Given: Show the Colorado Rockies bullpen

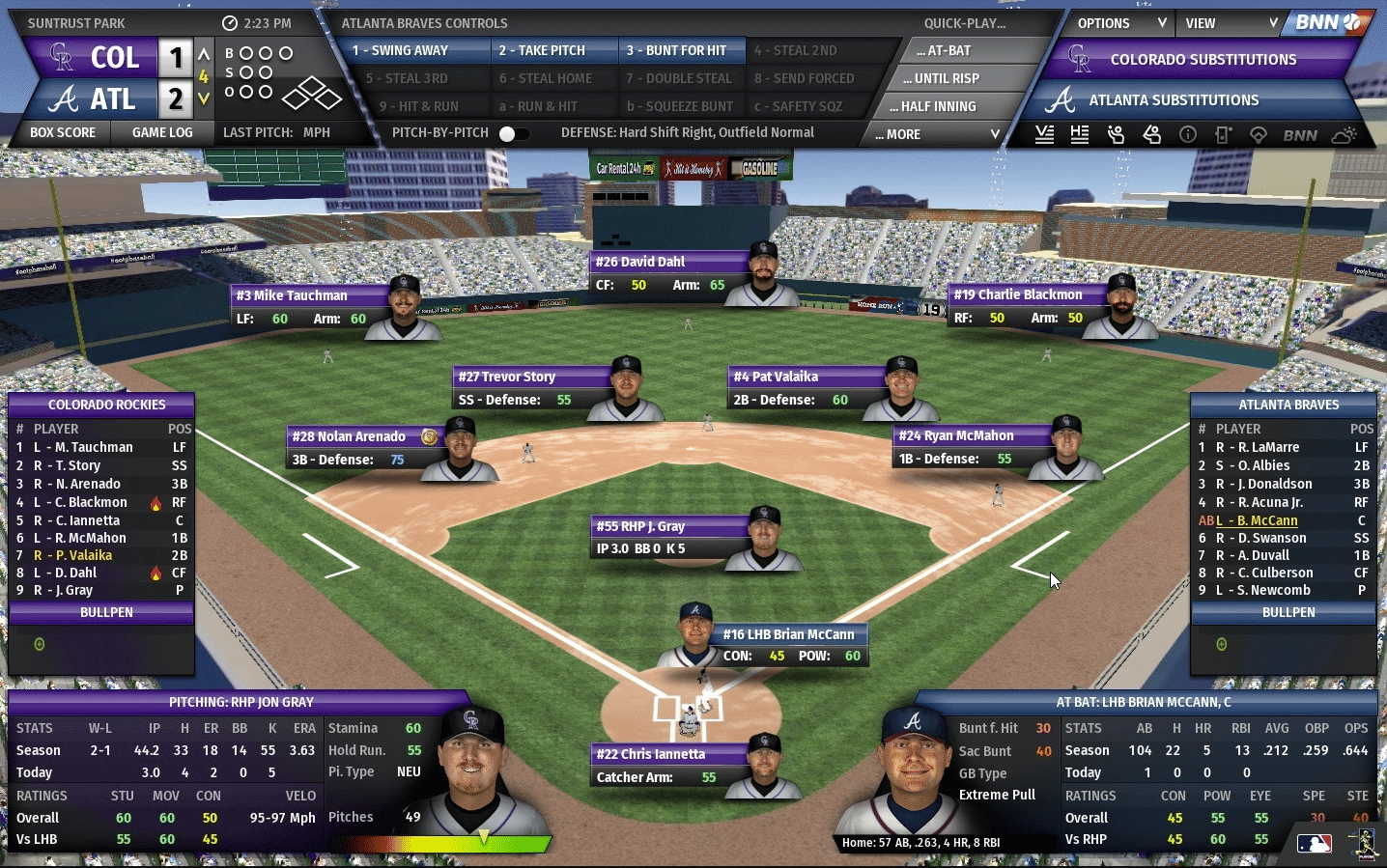Looking at the screenshot, I should click(x=106, y=612).
